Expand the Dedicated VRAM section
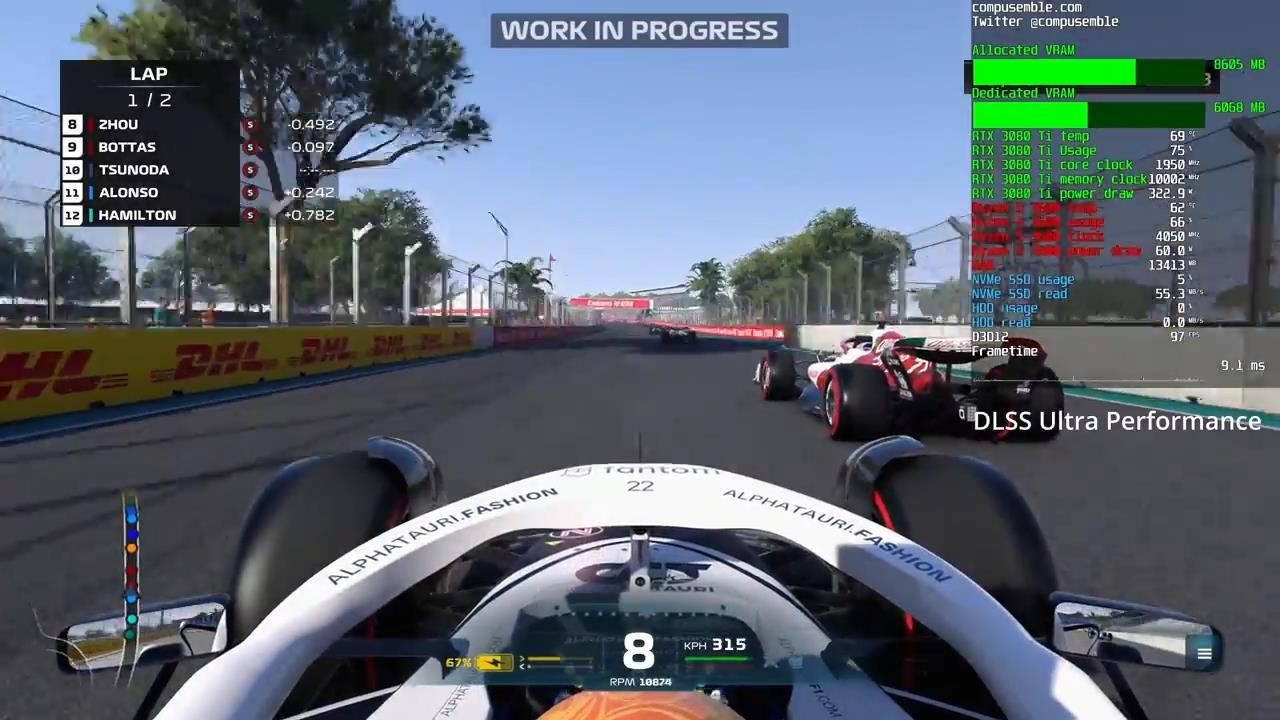1280x720 pixels. 1022,92
